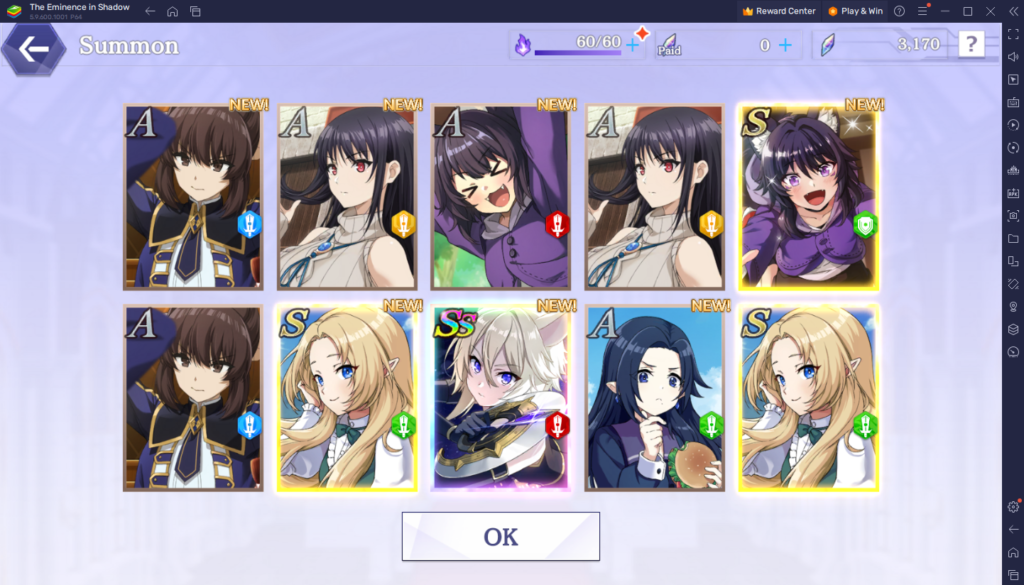This screenshot has width=1024, height=585.
Task: Open the Play & Win panel
Action: click(855, 11)
